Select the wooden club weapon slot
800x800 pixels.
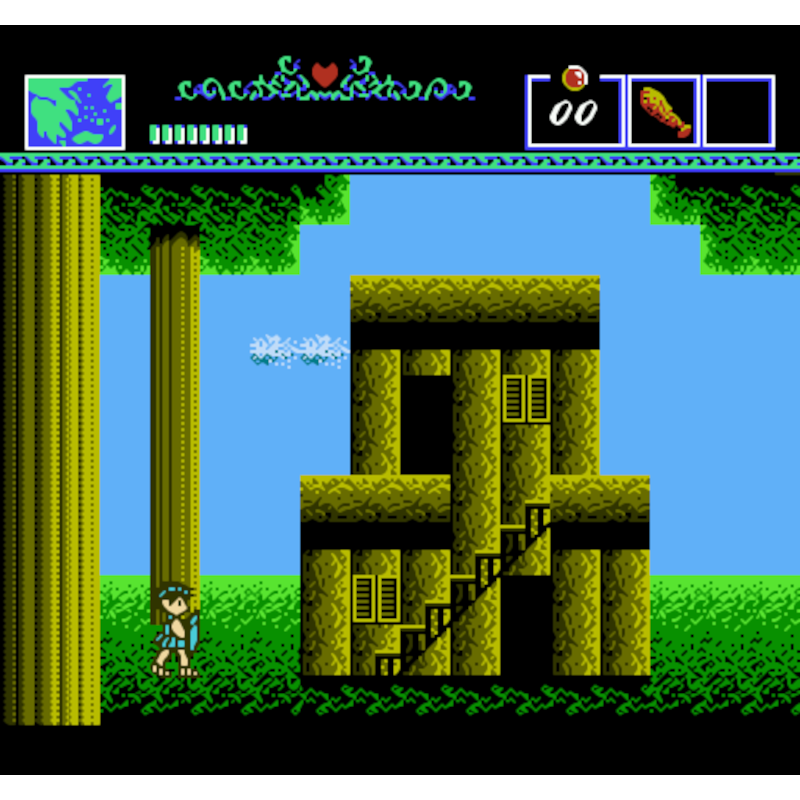point(664,112)
